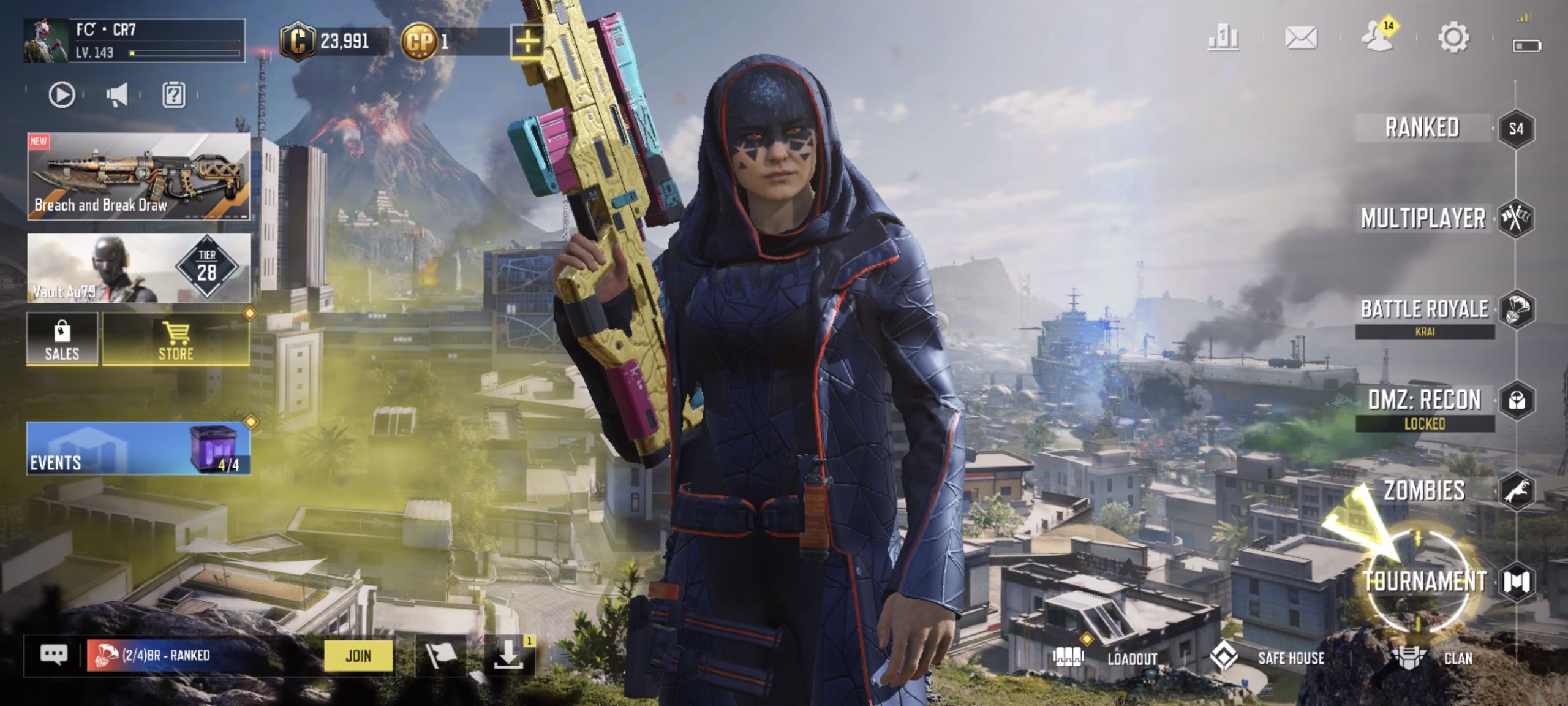Open the Vault Au79 battle pass tier banner
1568x706 pixels.
pyautogui.click(x=138, y=268)
